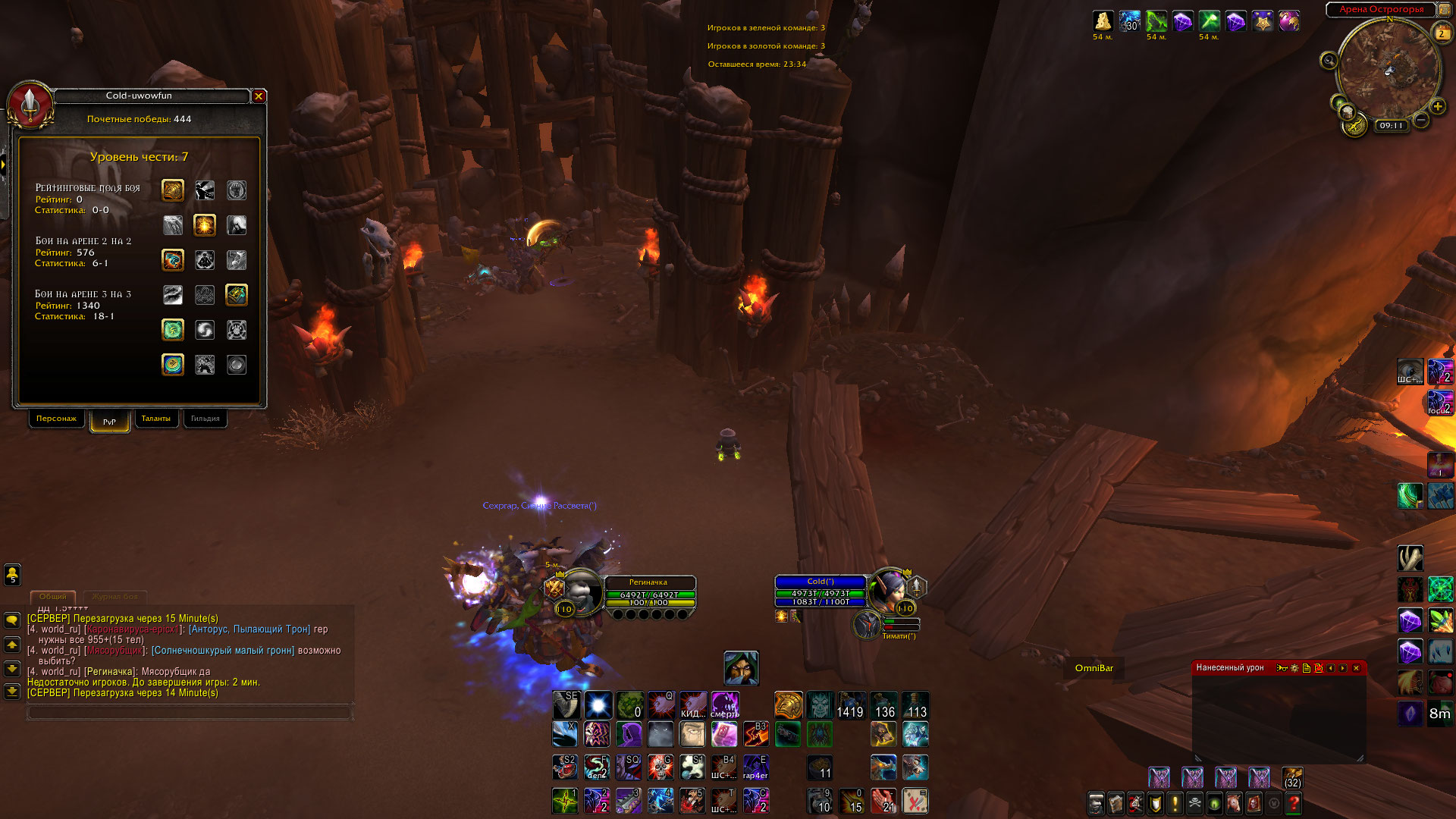
Task: Focus the chat input field
Action: coord(190,713)
